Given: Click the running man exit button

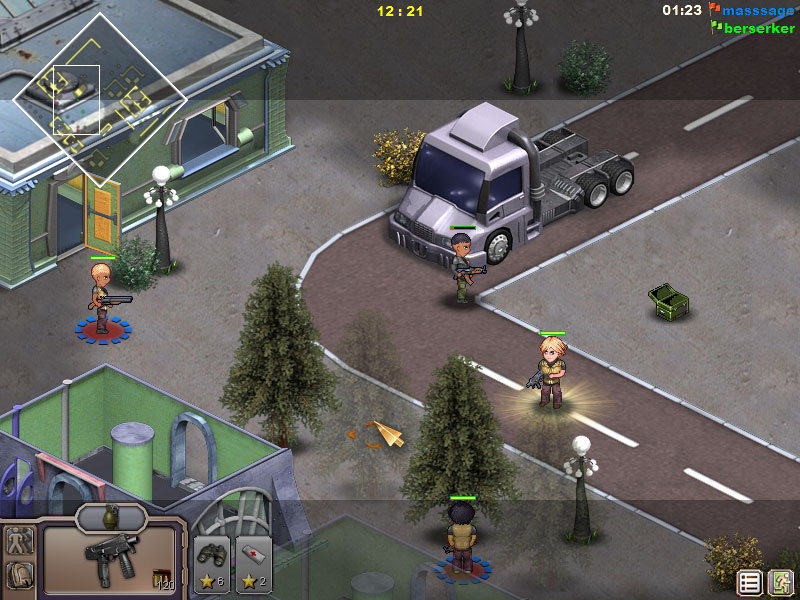Looking at the screenshot, I should [x=780, y=583].
